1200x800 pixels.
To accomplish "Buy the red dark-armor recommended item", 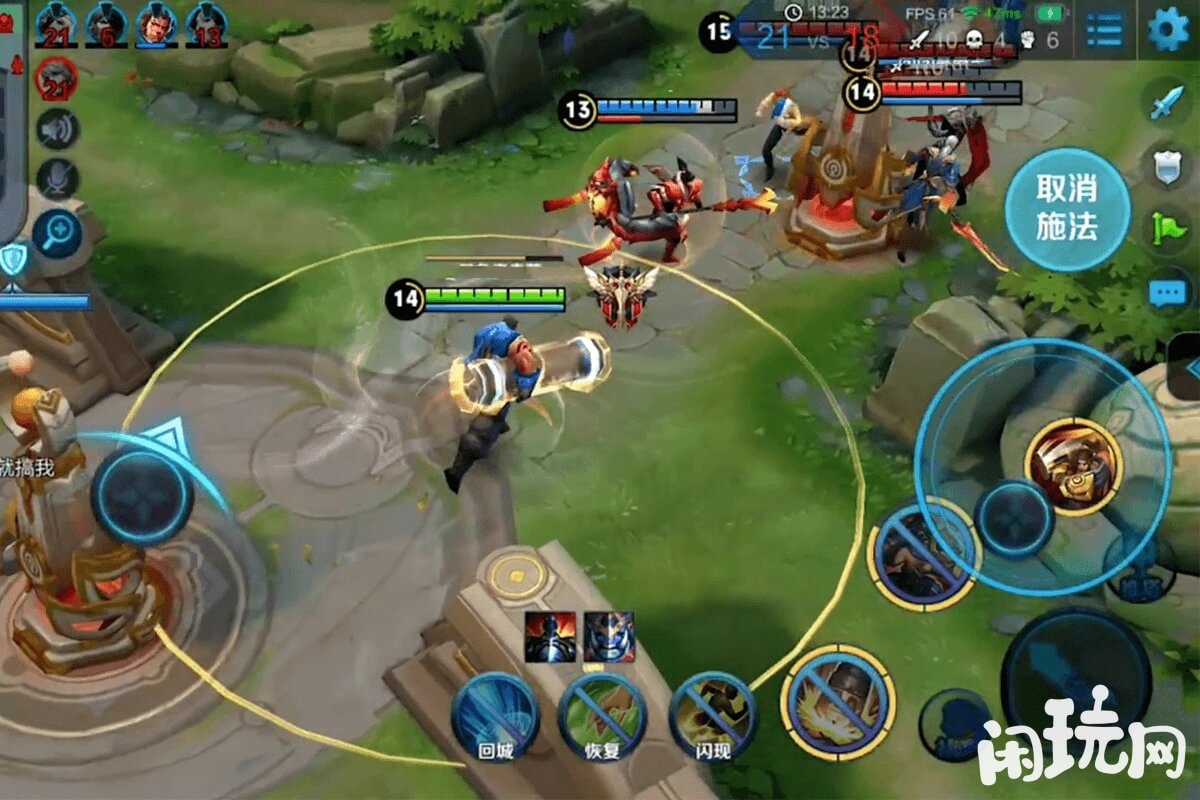I will (550, 637).
